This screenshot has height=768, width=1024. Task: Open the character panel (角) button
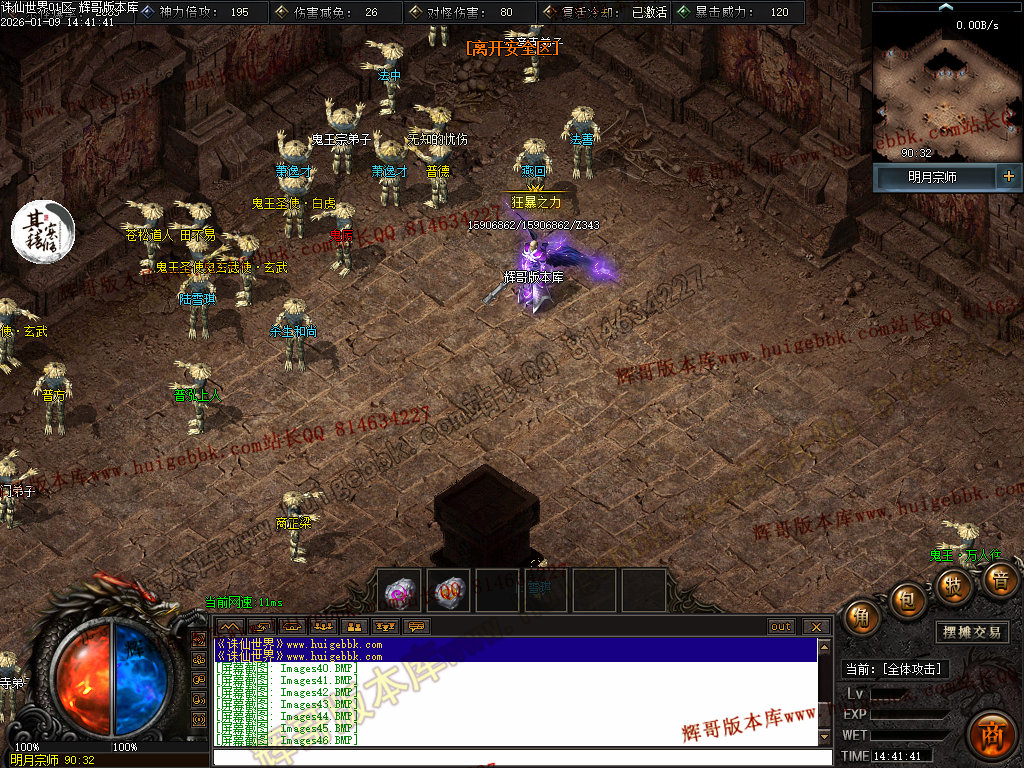pyautogui.click(x=860, y=618)
